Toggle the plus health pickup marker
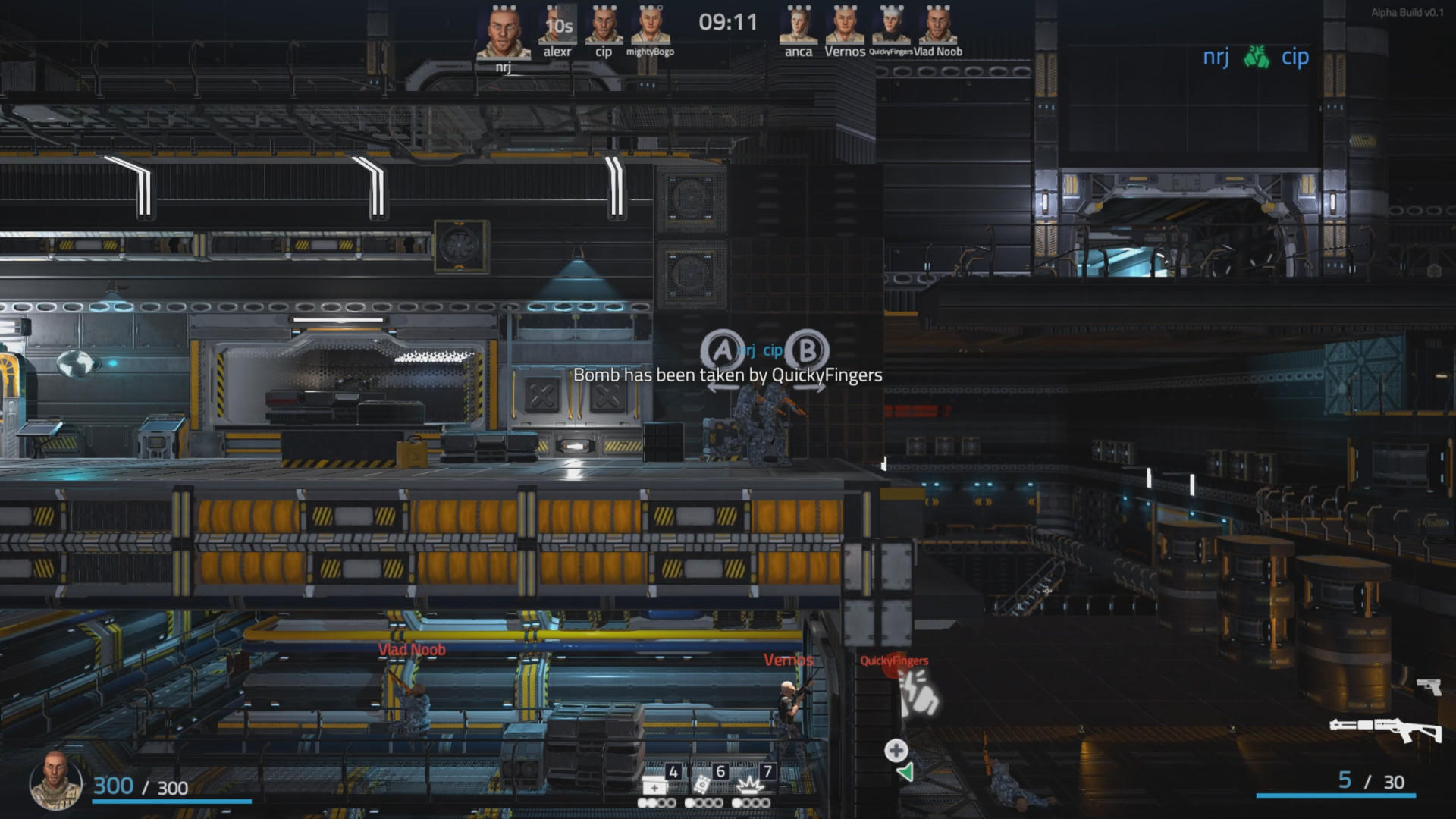The width and height of the screenshot is (1456, 819). [896, 749]
